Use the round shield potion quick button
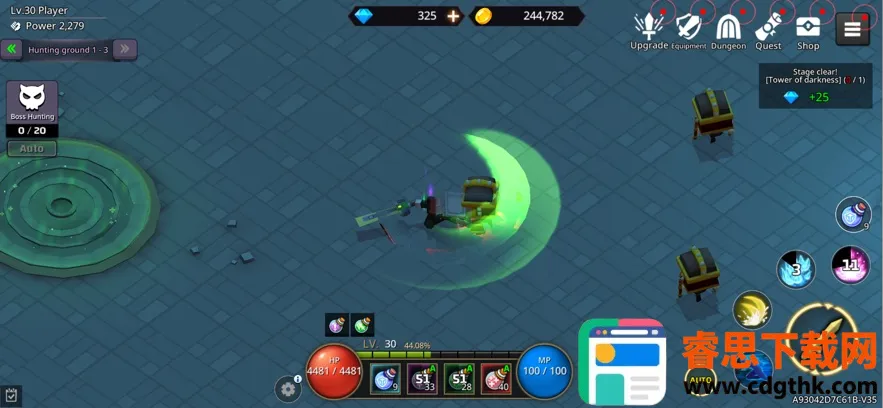This screenshot has height=408, width=883. coord(853,215)
